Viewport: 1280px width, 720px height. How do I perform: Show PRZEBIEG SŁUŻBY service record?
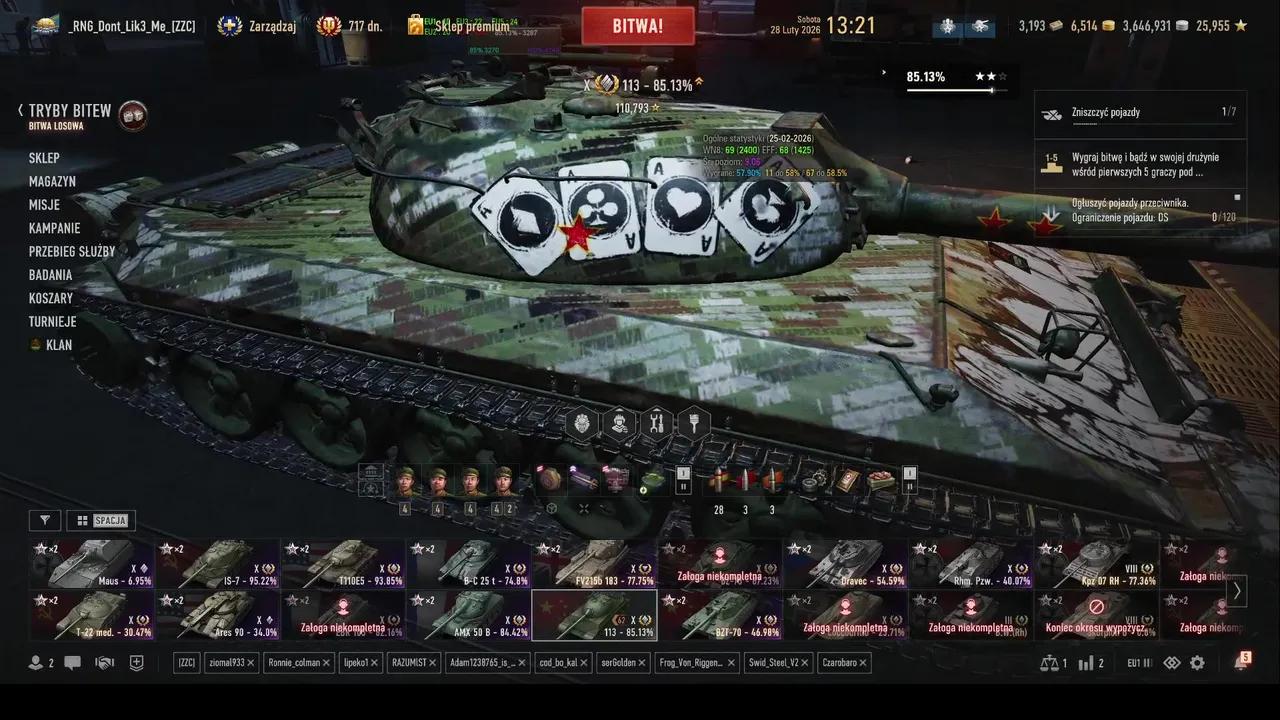pyautogui.click(x=71, y=251)
